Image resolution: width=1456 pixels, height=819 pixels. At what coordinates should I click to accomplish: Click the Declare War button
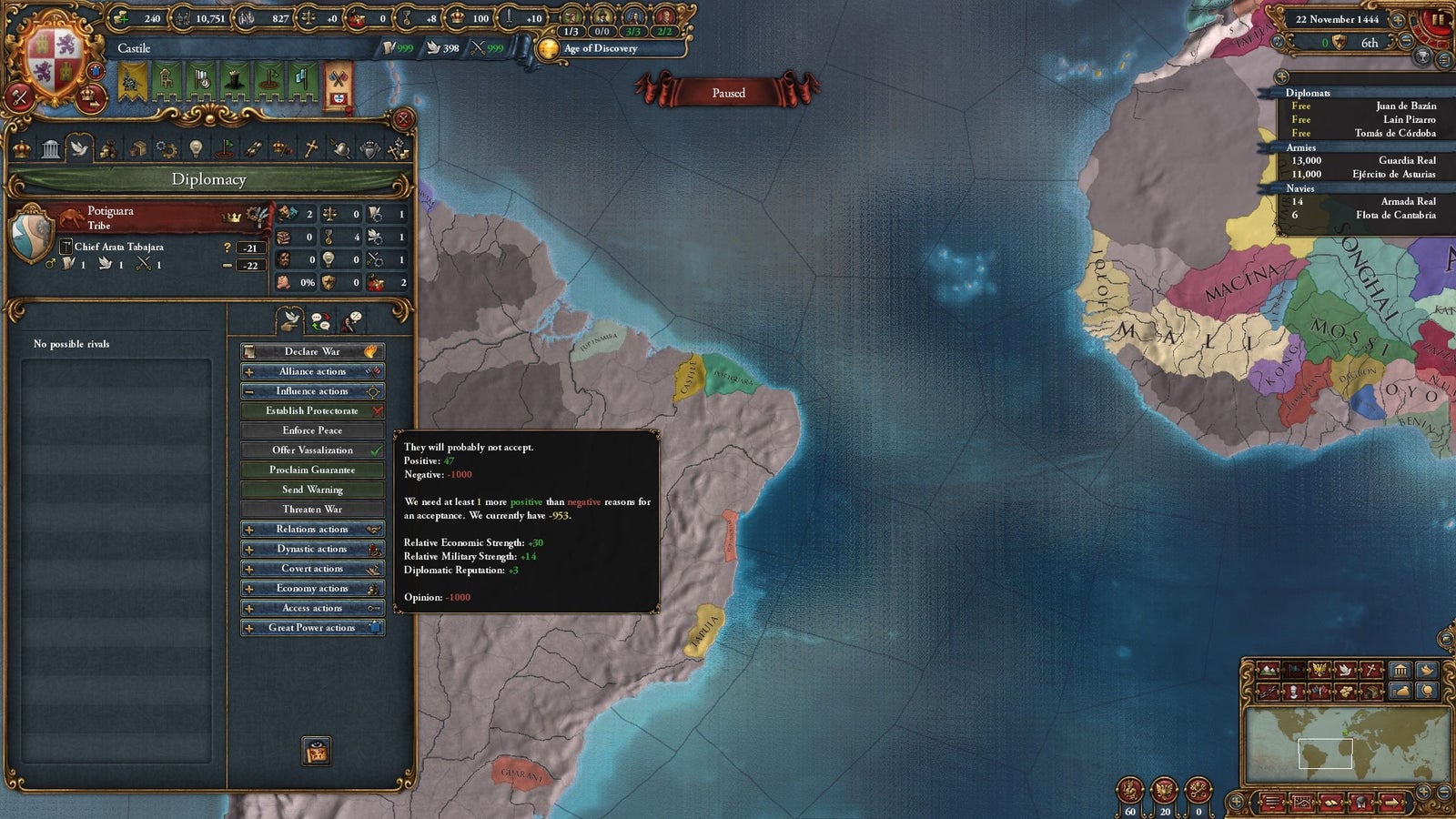311,351
